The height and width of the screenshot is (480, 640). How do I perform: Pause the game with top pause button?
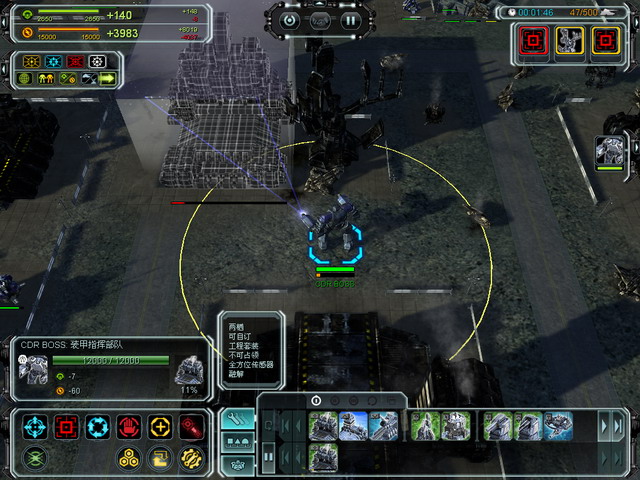[350, 19]
